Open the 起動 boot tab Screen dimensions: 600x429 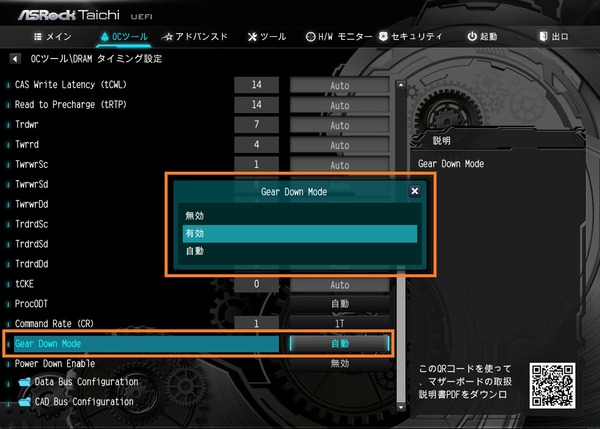[482, 37]
